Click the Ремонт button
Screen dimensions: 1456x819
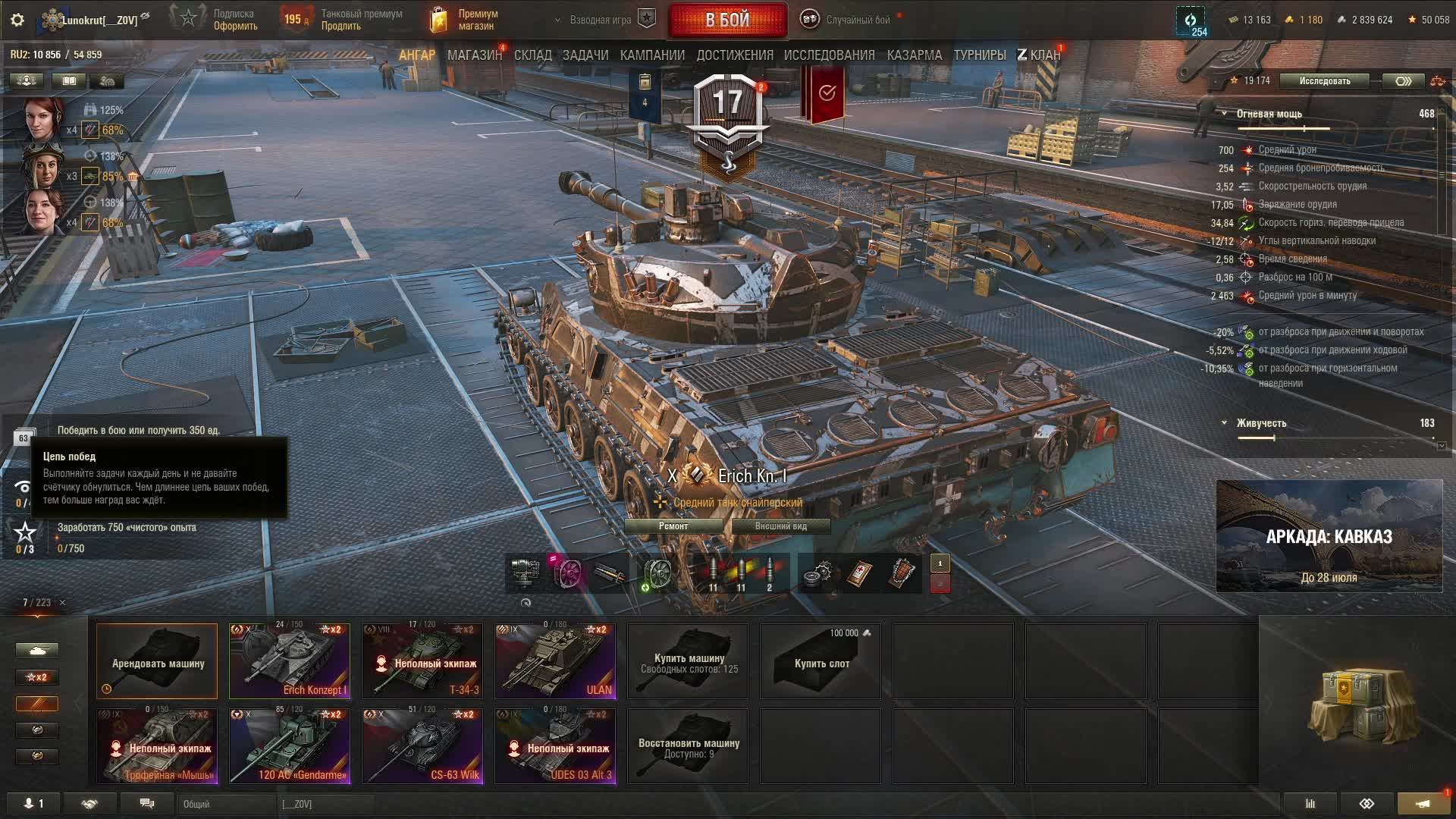point(673,526)
